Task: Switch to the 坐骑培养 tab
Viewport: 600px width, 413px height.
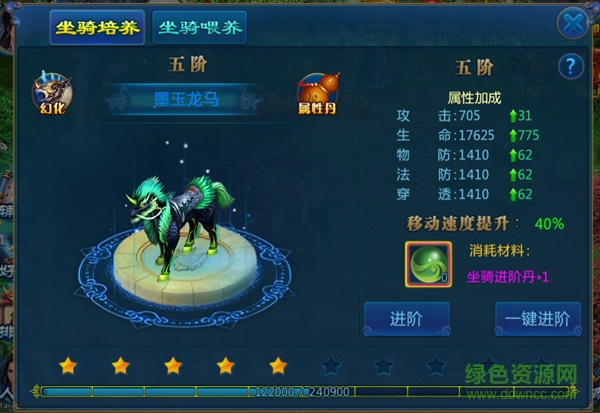Action: [97, 26]
